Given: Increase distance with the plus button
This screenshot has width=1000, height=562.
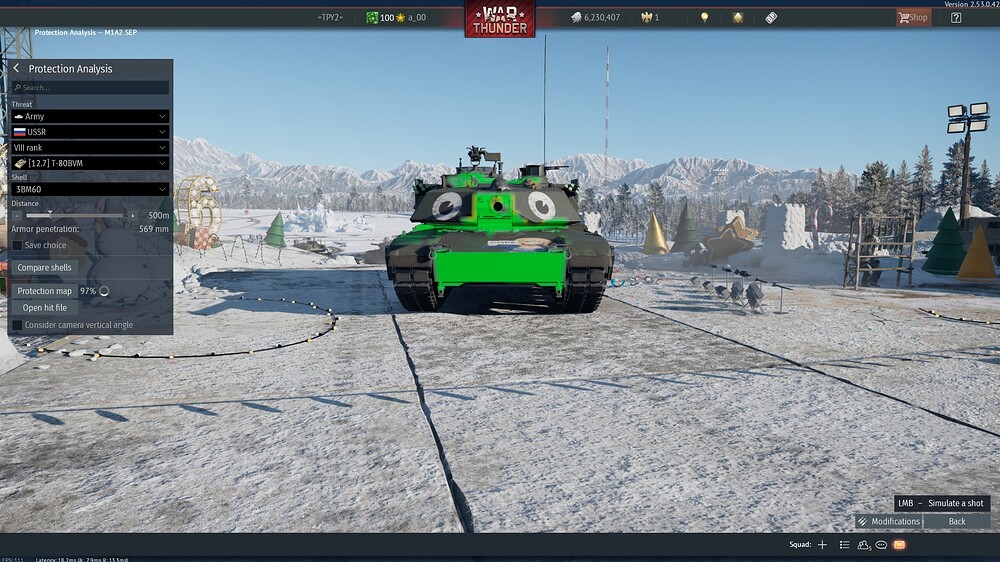Looking at the screenshot, I should click(x=132, y=215).
